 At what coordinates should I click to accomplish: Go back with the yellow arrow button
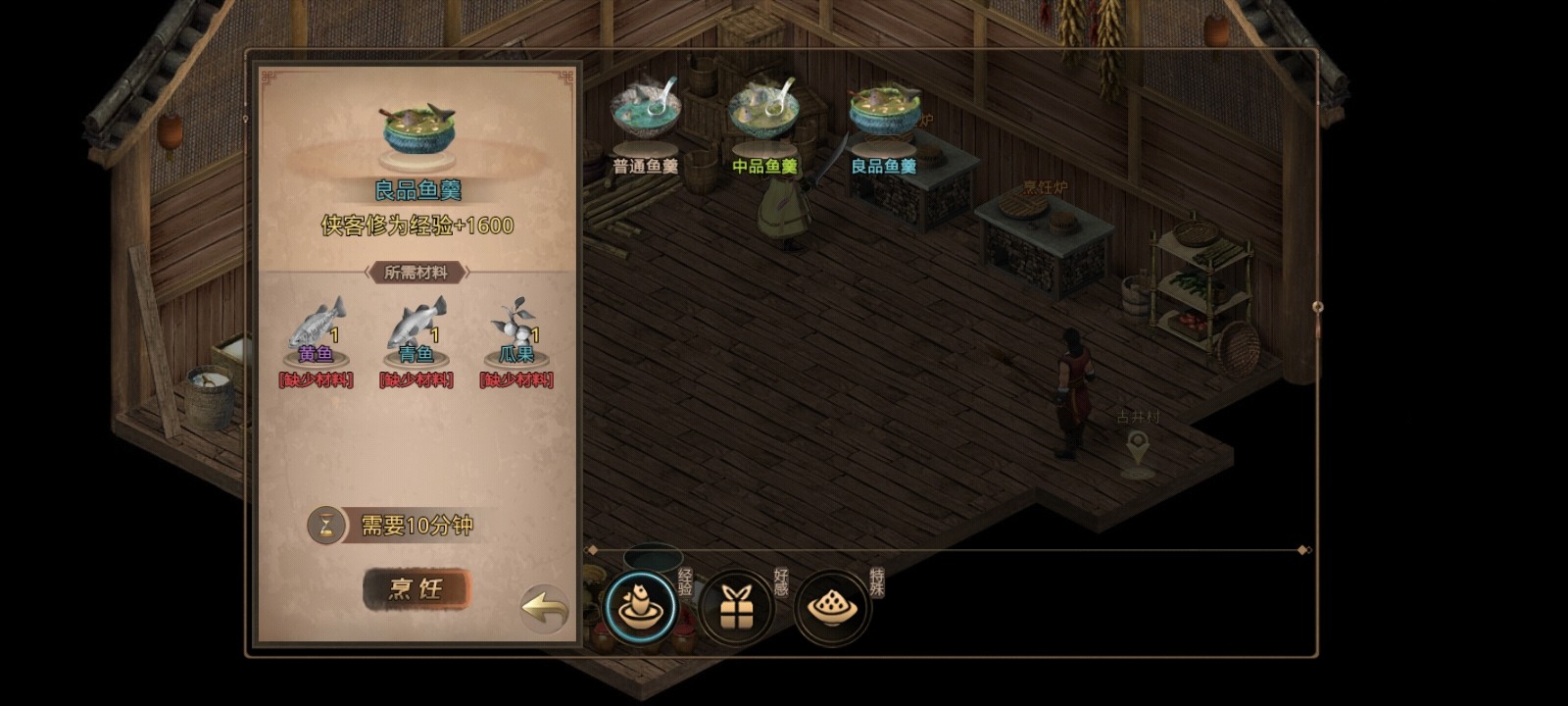pyautogui.click(x=544, y=608)
